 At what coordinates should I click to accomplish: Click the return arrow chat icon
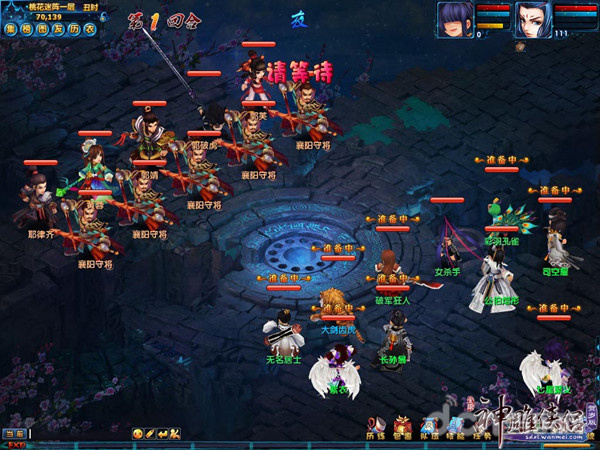click(162, 433)
